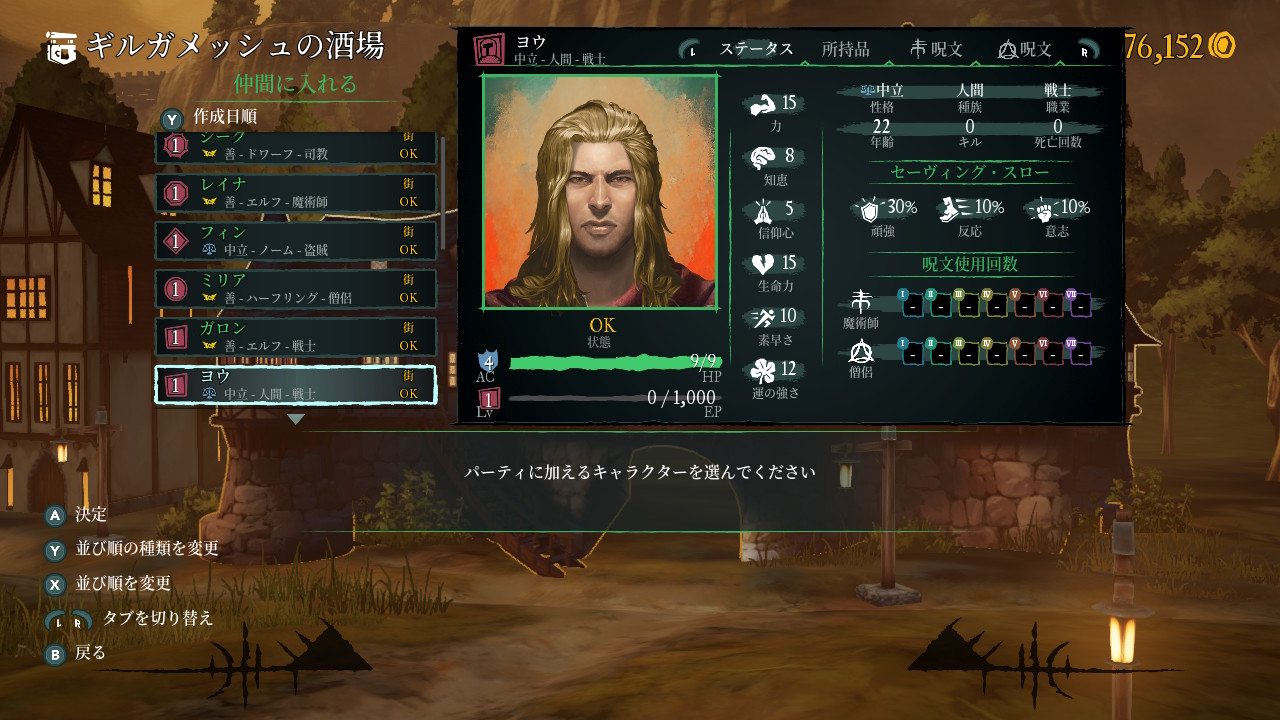Pick ミリア the halfling priest
Viewport: 1280px width, 720px height.
tap(295, 288)
